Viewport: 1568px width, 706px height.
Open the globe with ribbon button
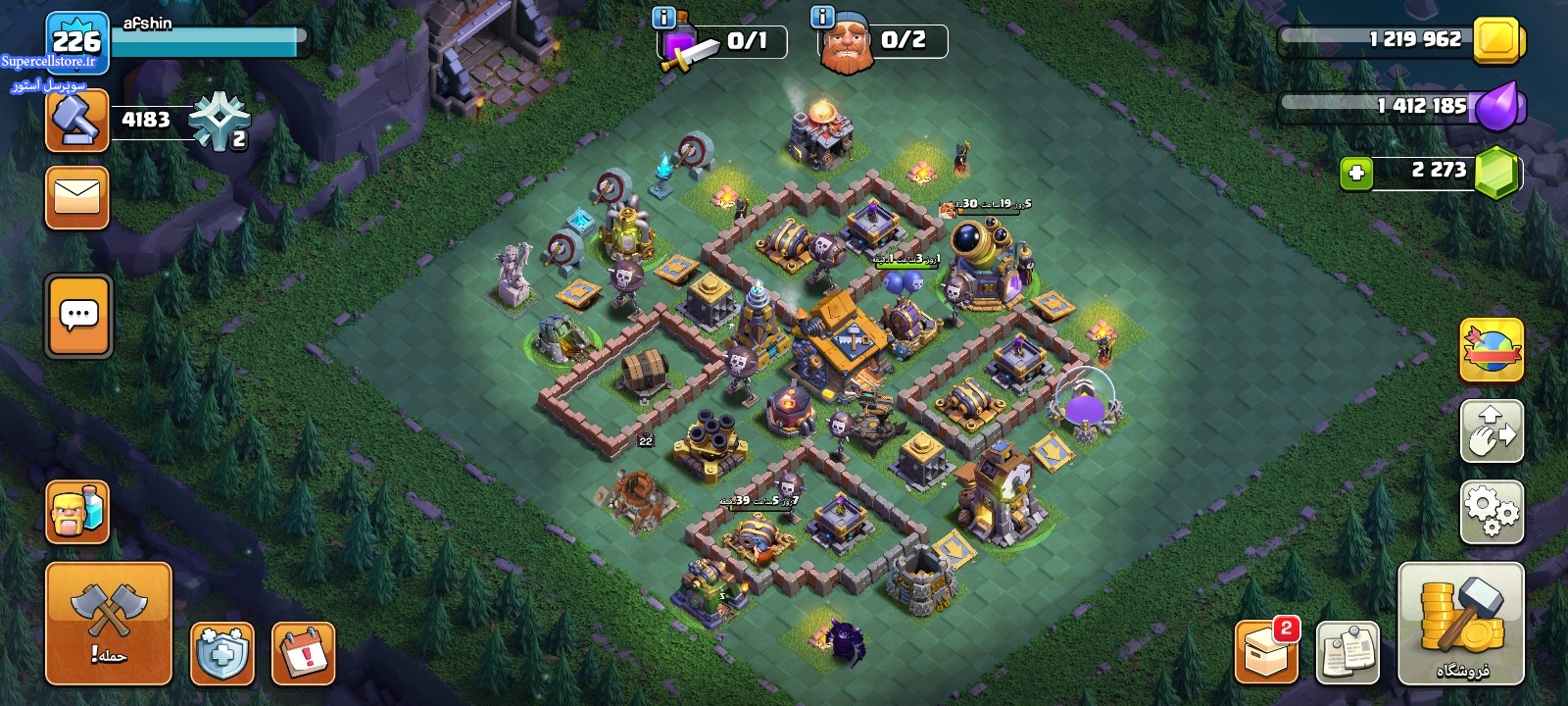coord(1492,350)
